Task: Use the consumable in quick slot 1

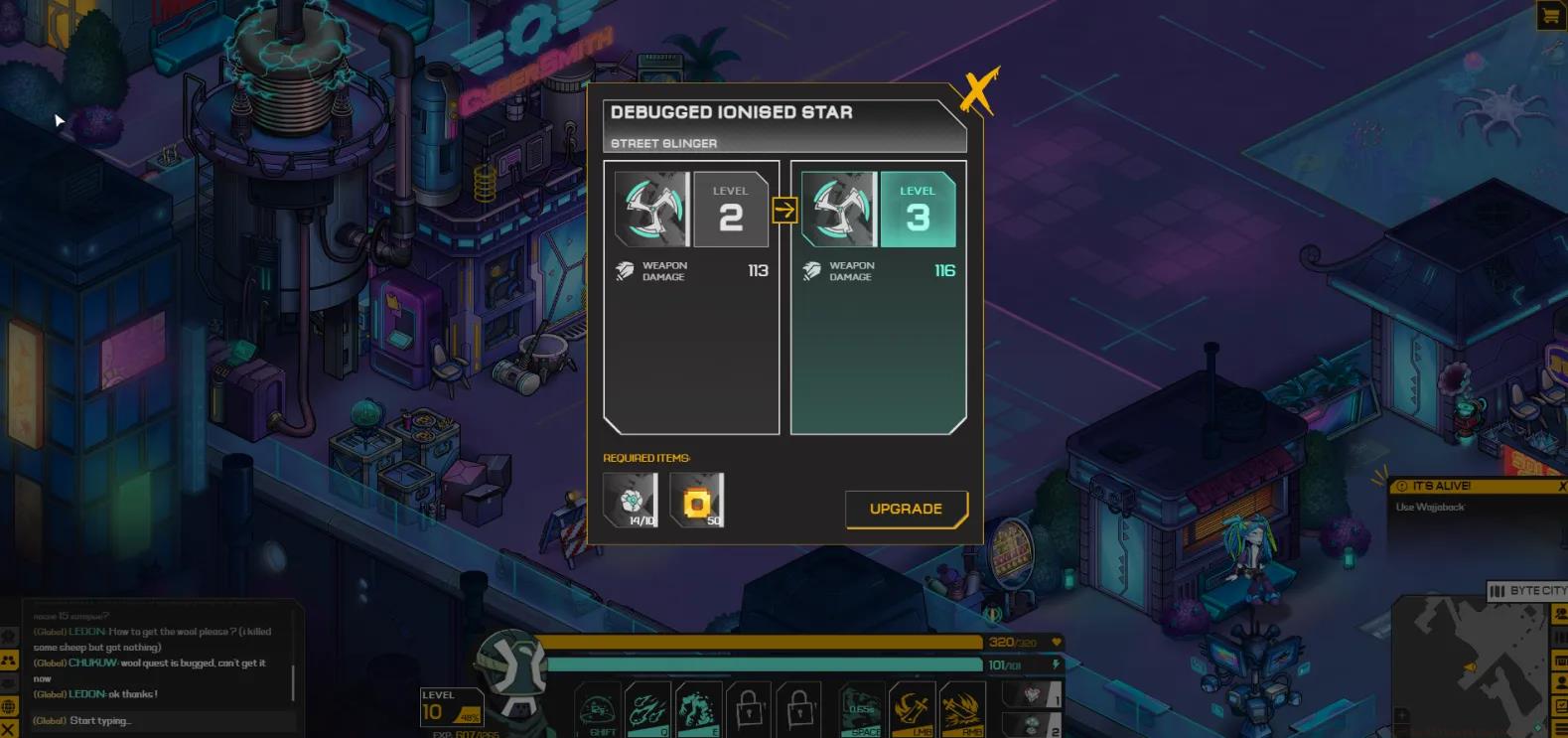Action: (1033, 694)
